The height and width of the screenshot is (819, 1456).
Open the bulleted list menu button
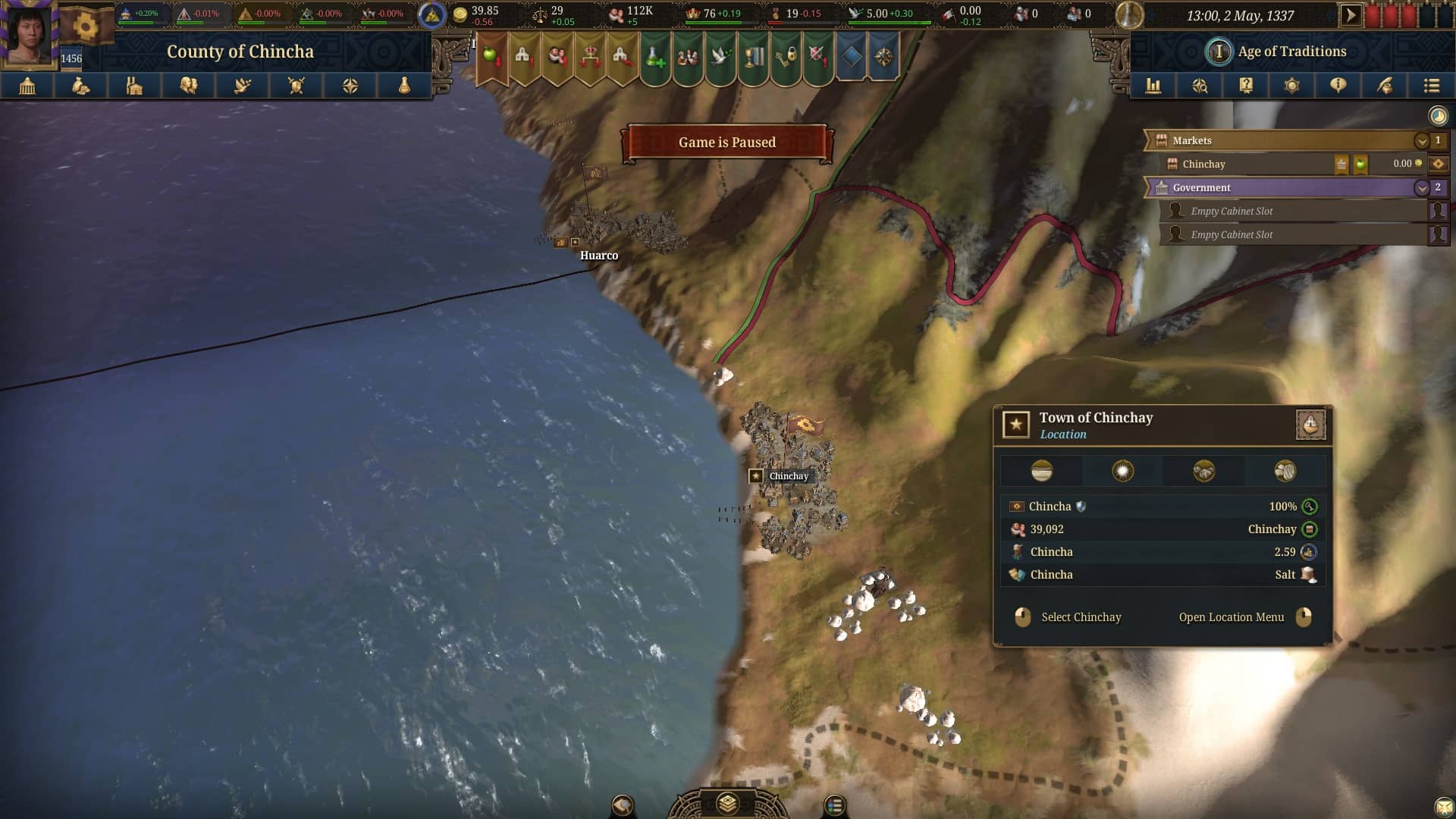[1431, 86]
